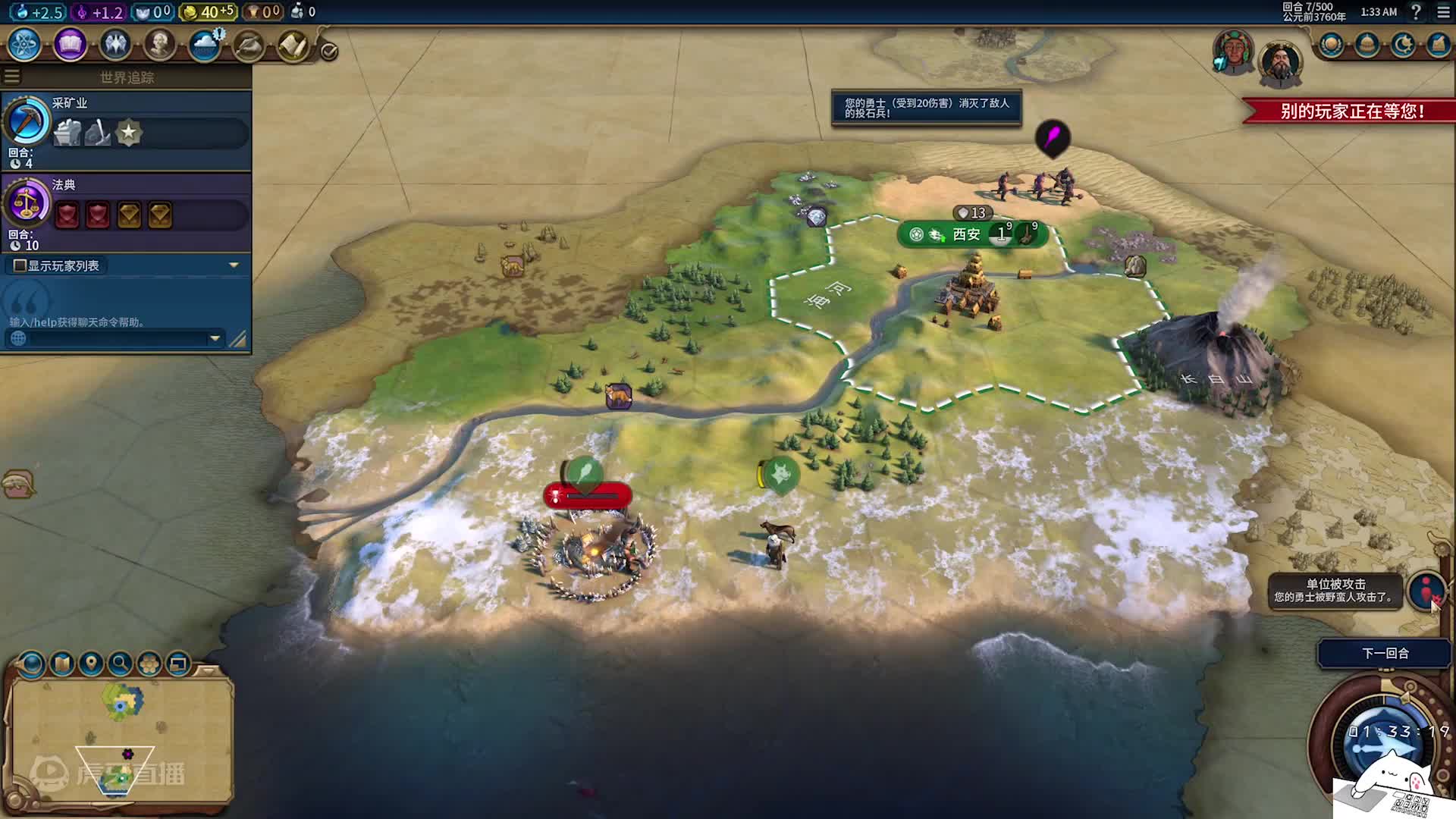This screenshot has width=1456, height=819.
Task: Open the main menu hamburger icon
Action: point(1443,12)
